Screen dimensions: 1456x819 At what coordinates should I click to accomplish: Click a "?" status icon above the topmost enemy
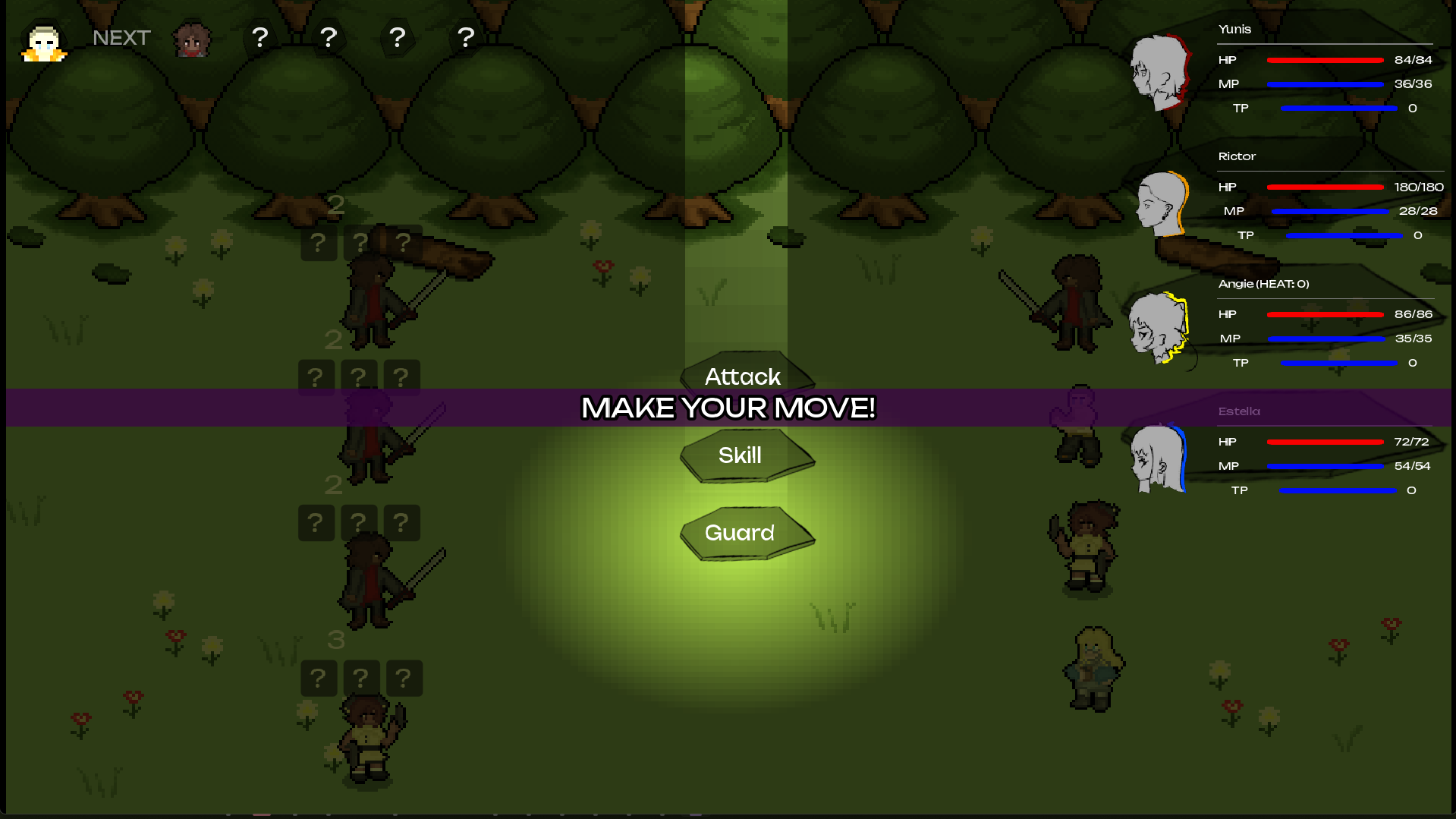tap(360, 243)
